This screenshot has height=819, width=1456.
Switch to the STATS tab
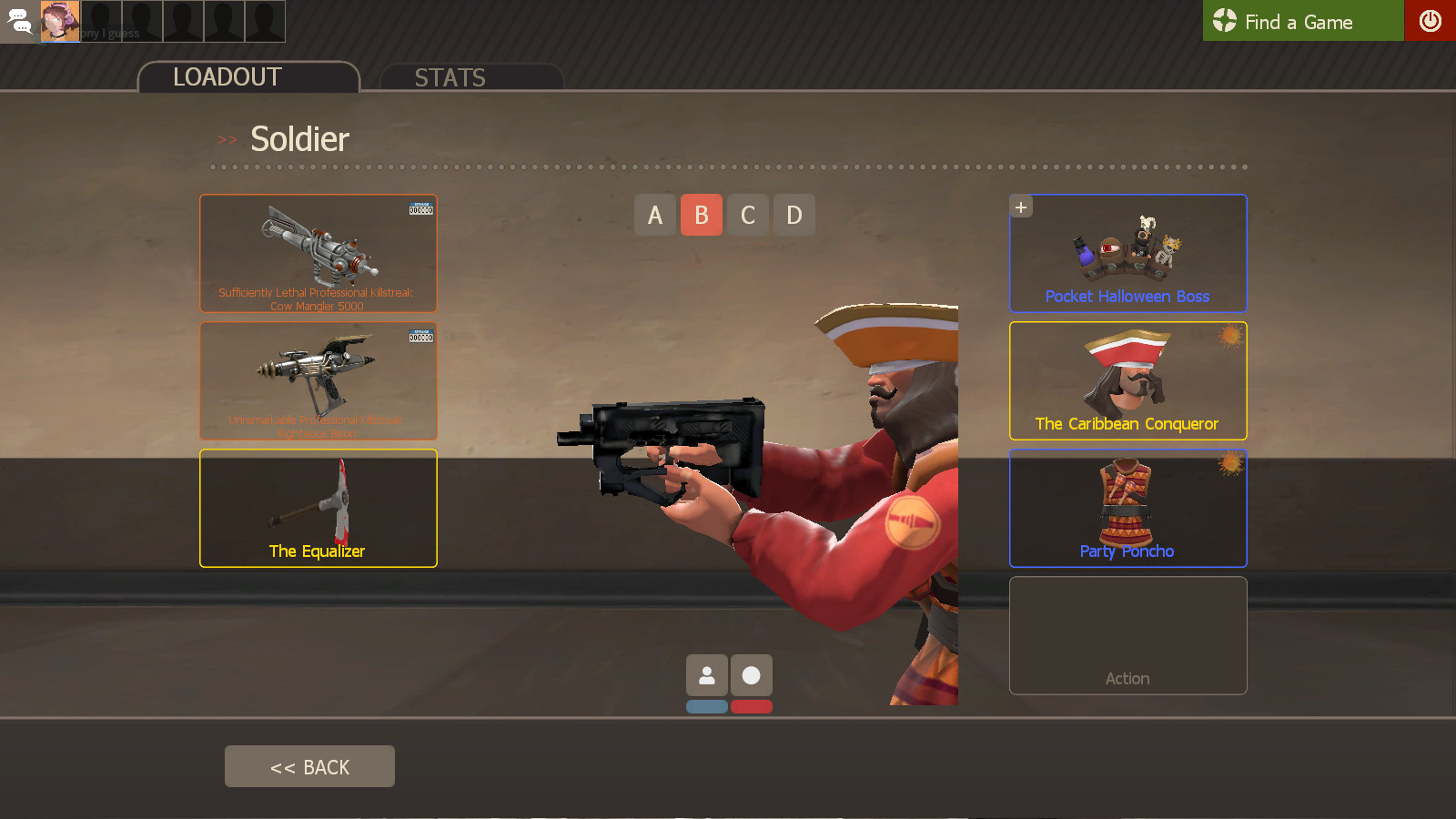click(450, 78)
